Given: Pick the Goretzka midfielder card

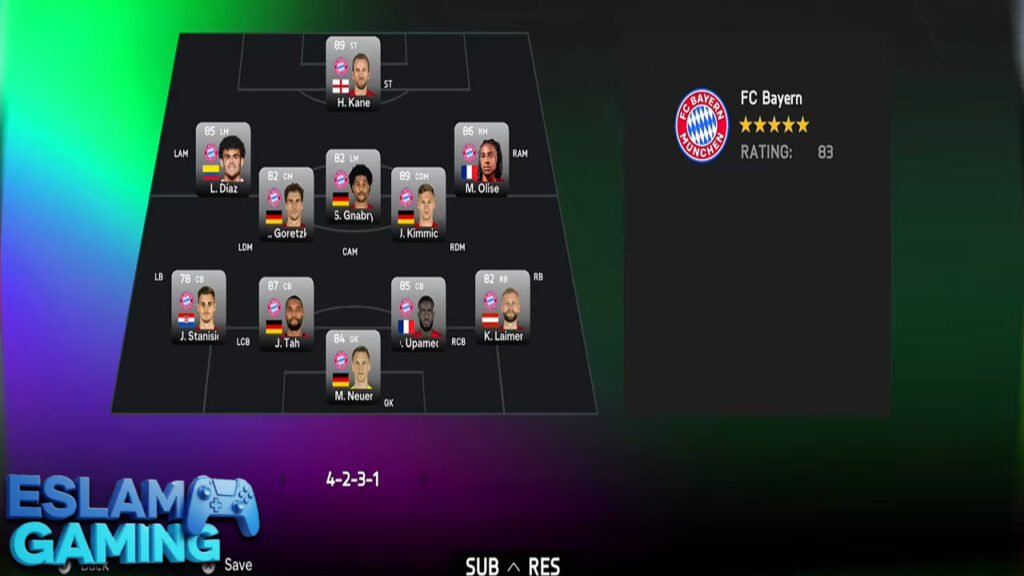Looking at the screenshot, I should coord(286,204).
